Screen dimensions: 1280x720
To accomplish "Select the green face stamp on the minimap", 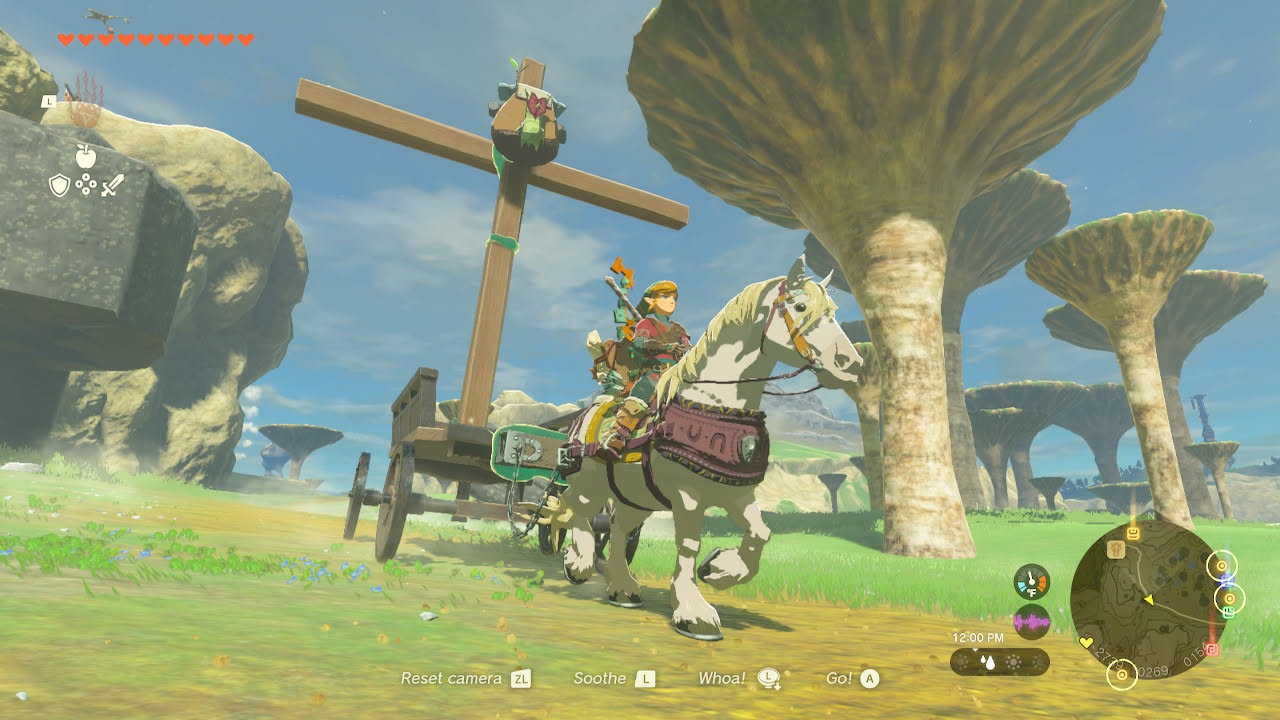I will (1227, 612).
